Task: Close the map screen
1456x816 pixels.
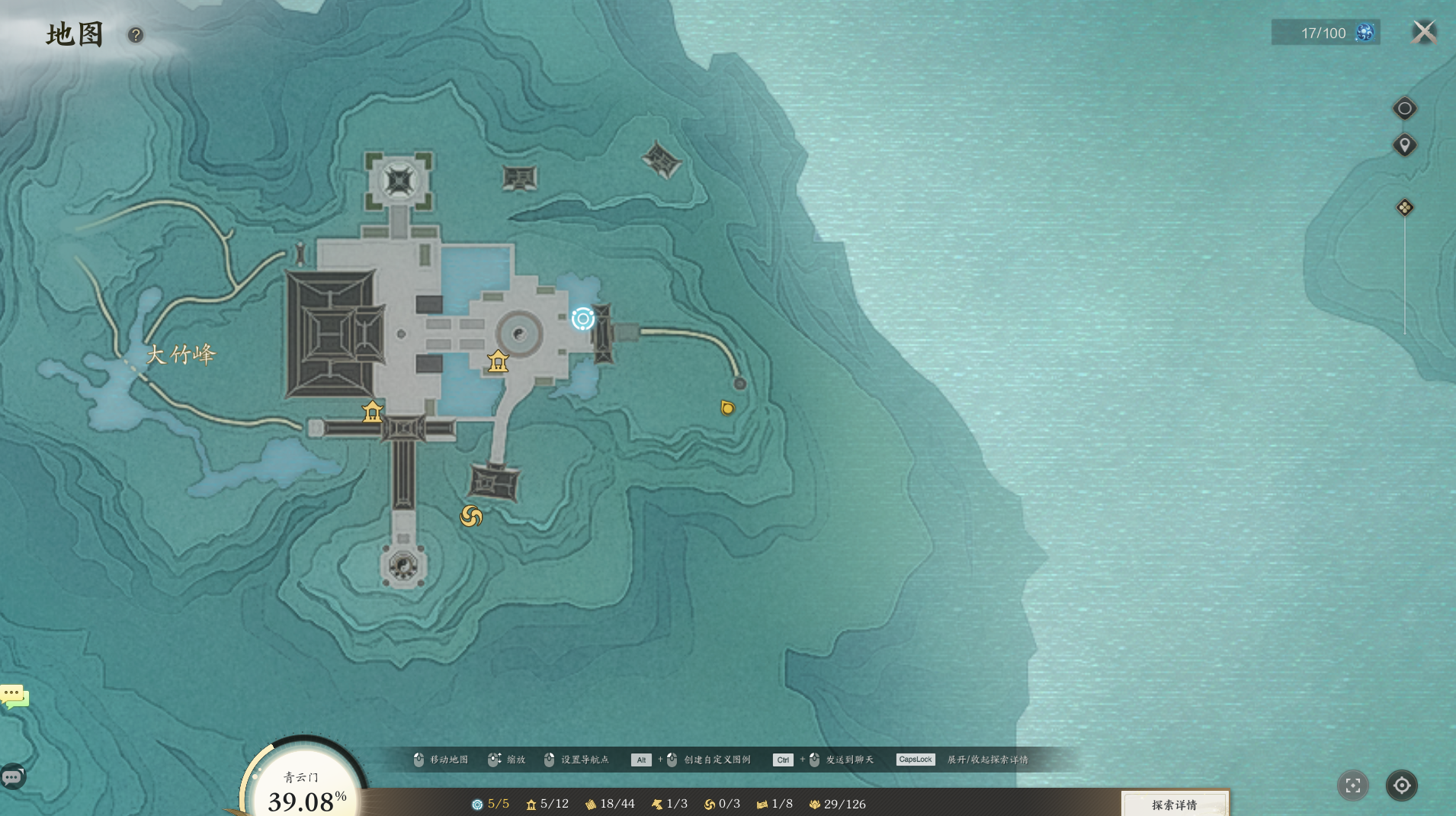Action: point(1423,32)
